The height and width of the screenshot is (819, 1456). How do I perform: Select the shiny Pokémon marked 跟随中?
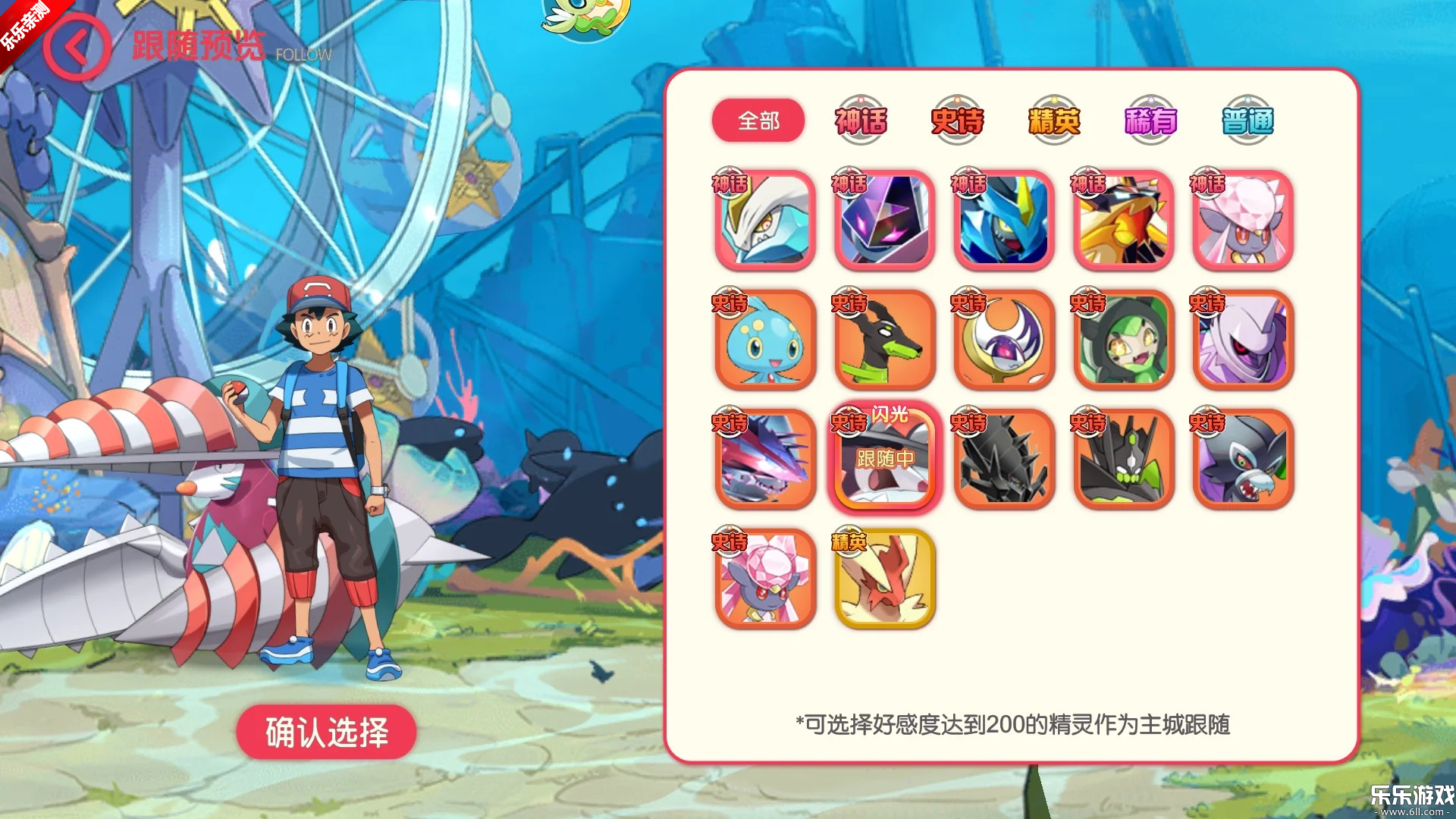click(x=884, y=461)
